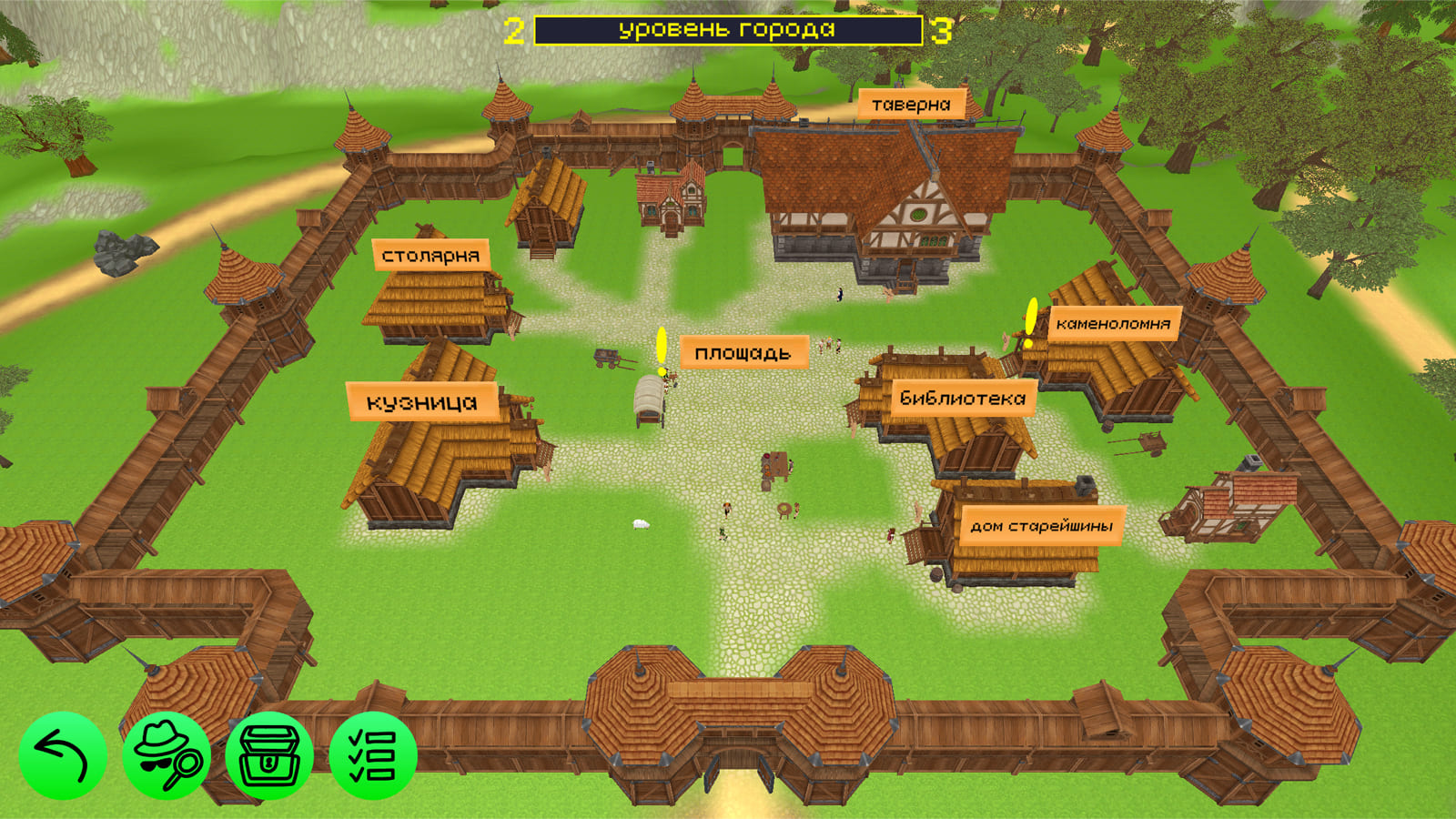
Task: Enter the каменоломня quarry
Action: [1112, 321]
